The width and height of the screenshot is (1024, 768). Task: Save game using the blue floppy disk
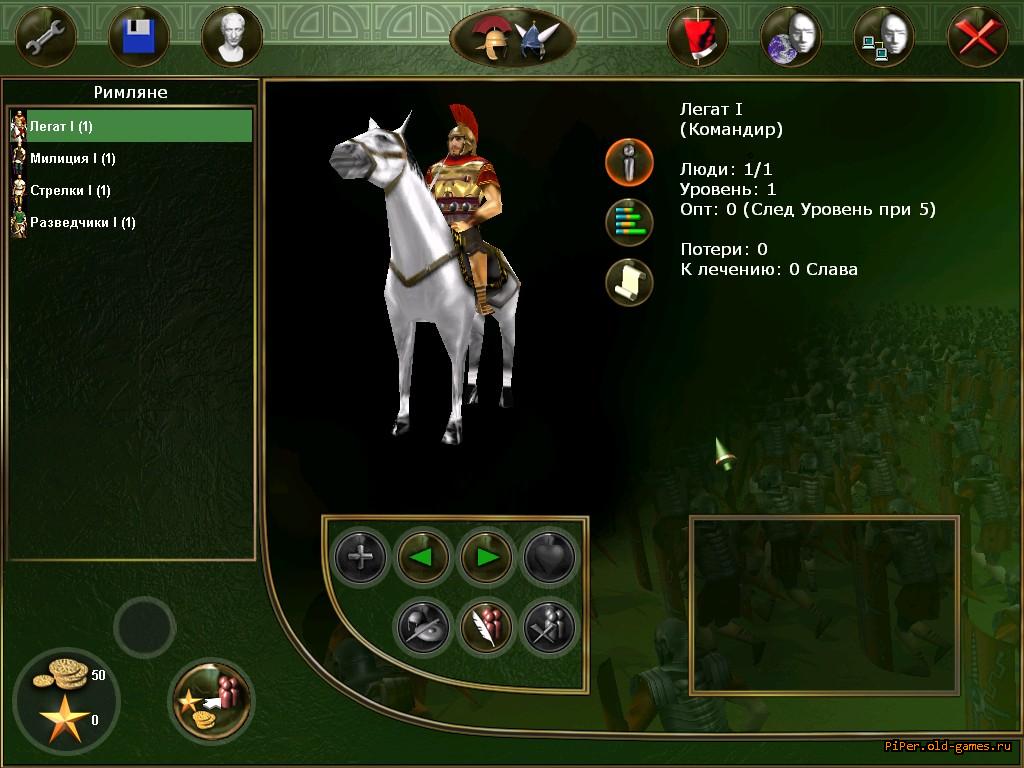[138, 36]
